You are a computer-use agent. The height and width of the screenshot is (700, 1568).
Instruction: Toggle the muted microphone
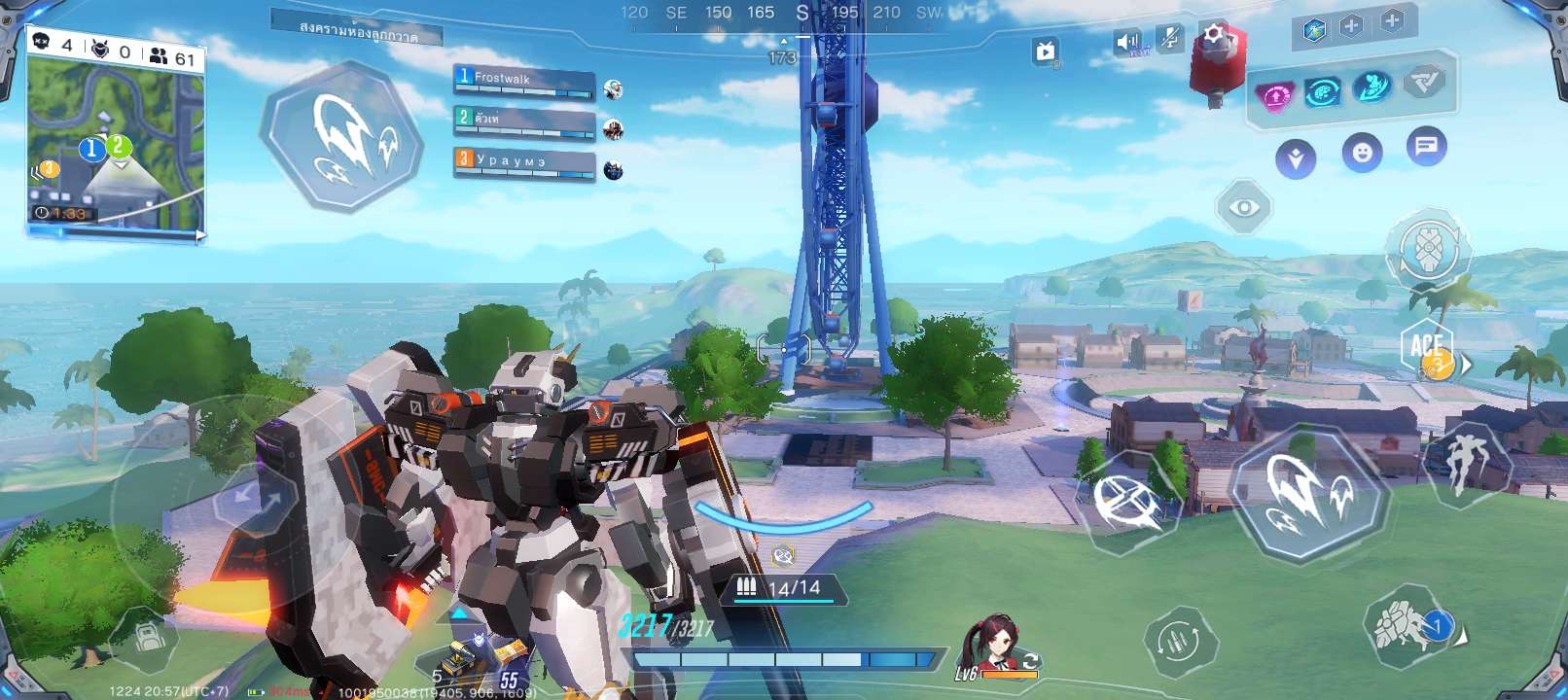[1168, 39]
